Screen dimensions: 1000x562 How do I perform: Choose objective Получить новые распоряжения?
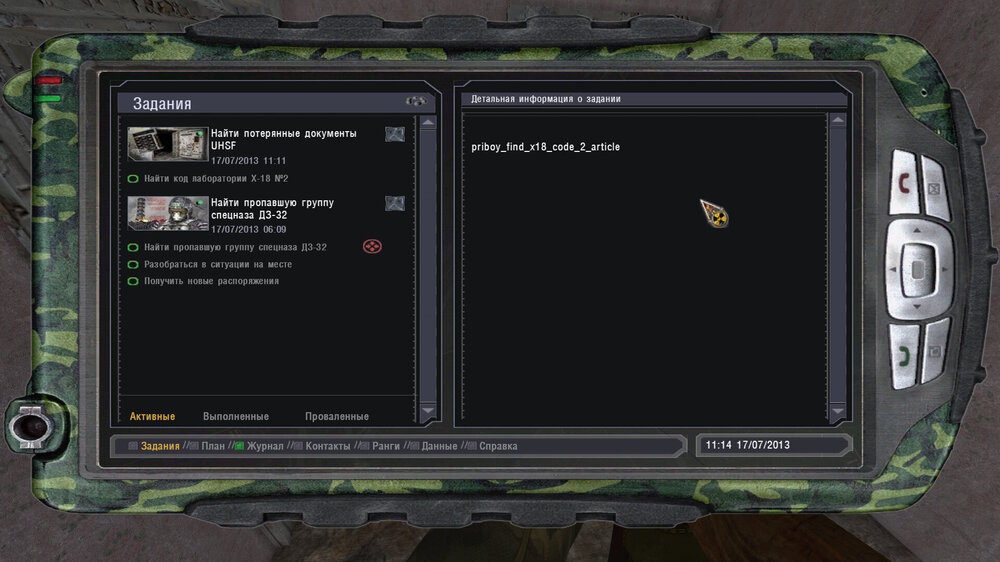(211, 281)
